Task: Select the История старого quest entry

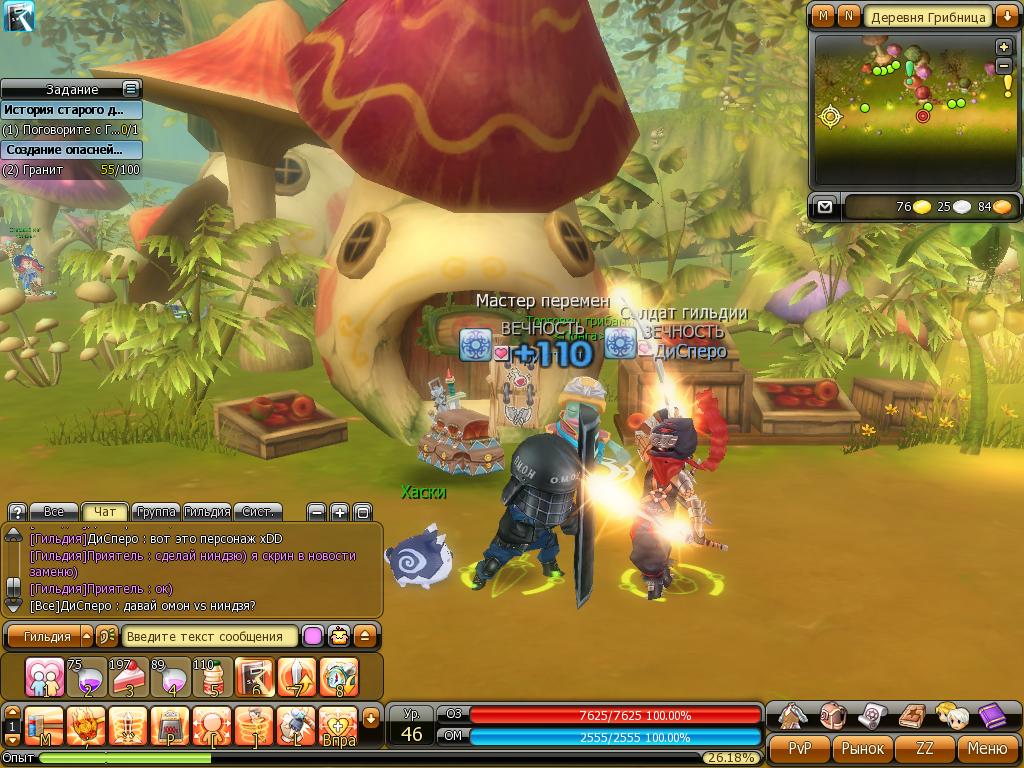Action: 70,110
